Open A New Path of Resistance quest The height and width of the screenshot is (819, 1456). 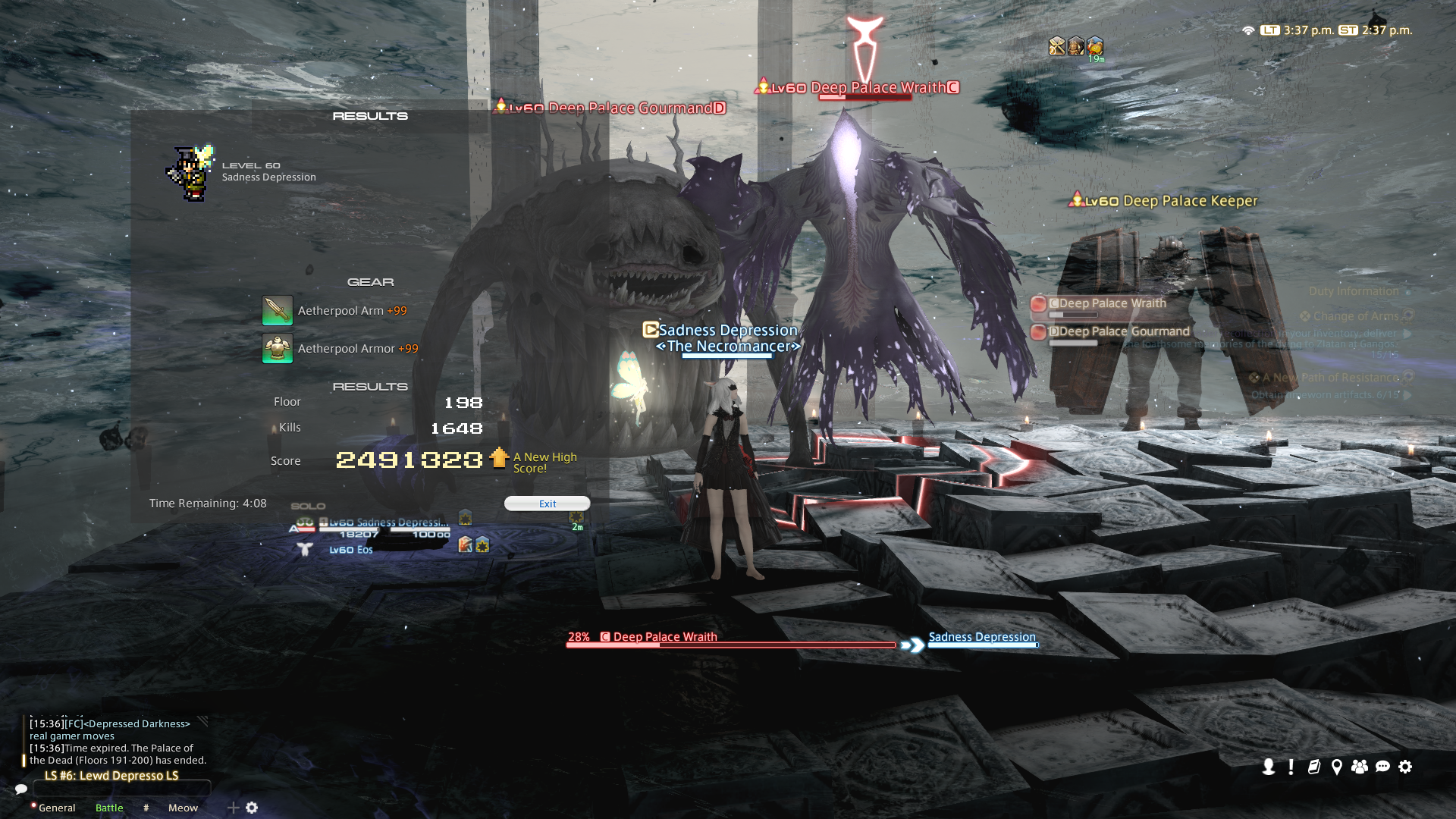(1330, 378)
